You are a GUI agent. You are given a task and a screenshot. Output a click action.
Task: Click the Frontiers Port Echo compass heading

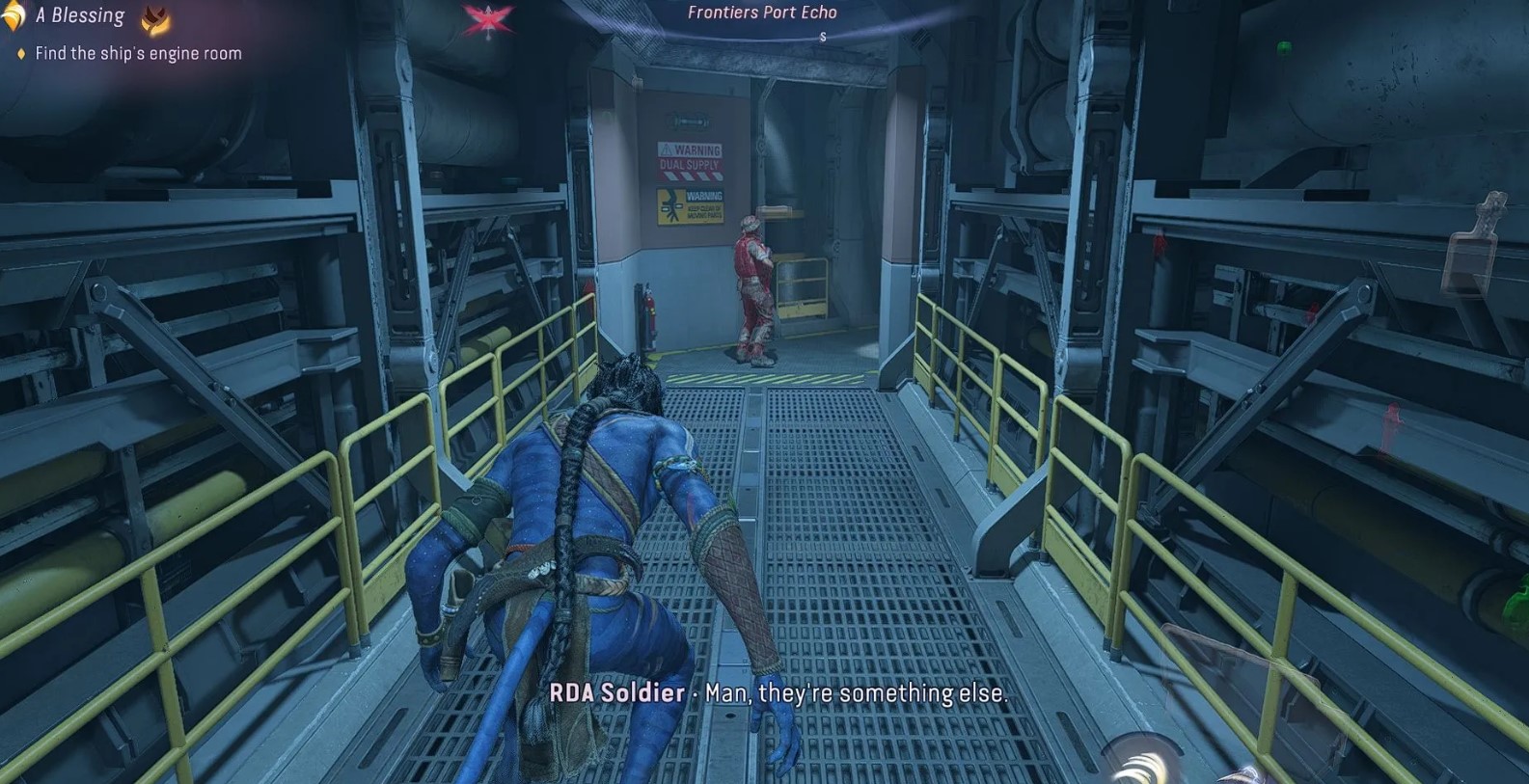(x=762, y=13)
